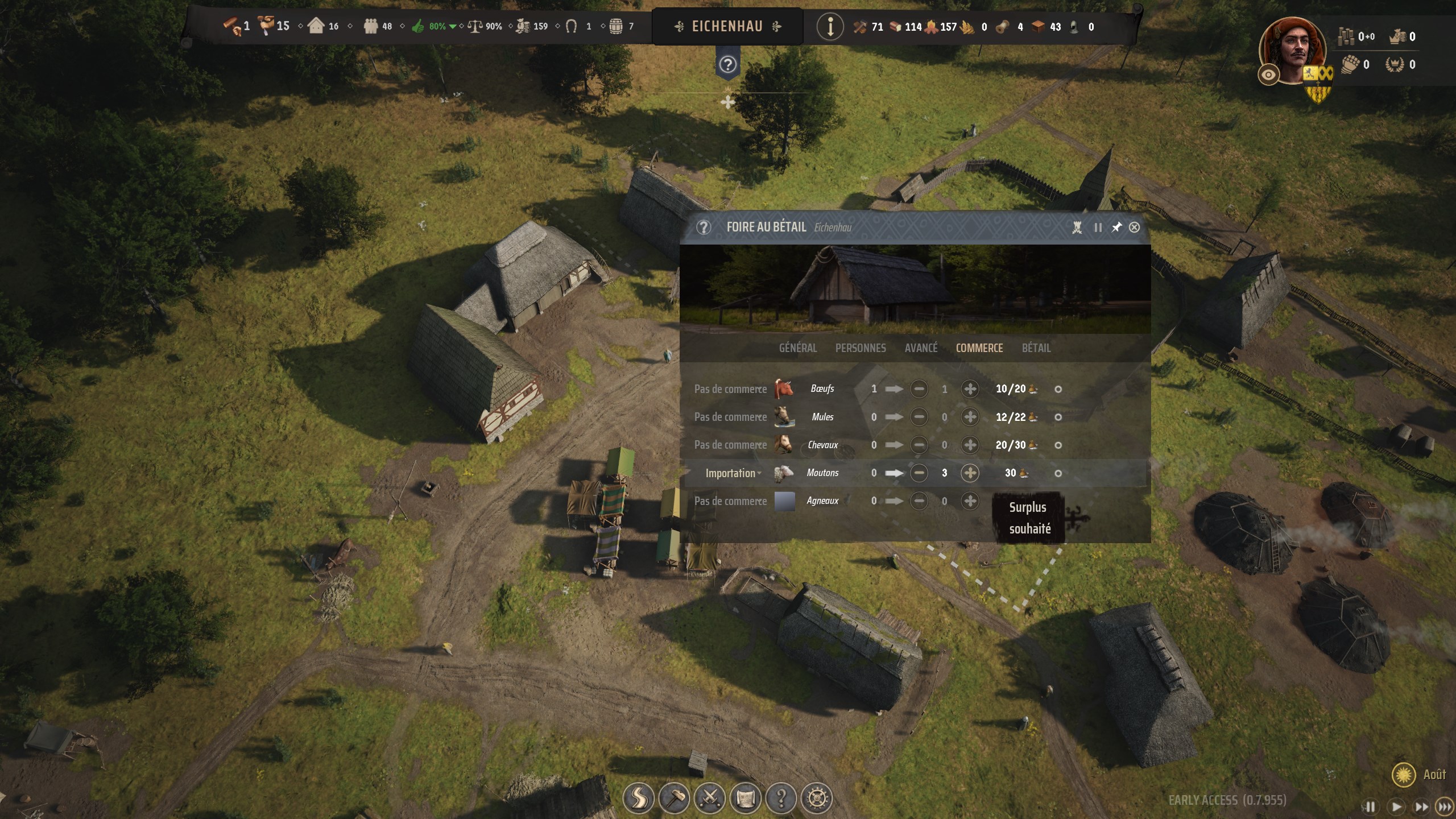Enable the surplus toggle on the Bœufs row

click(1058, 389)
